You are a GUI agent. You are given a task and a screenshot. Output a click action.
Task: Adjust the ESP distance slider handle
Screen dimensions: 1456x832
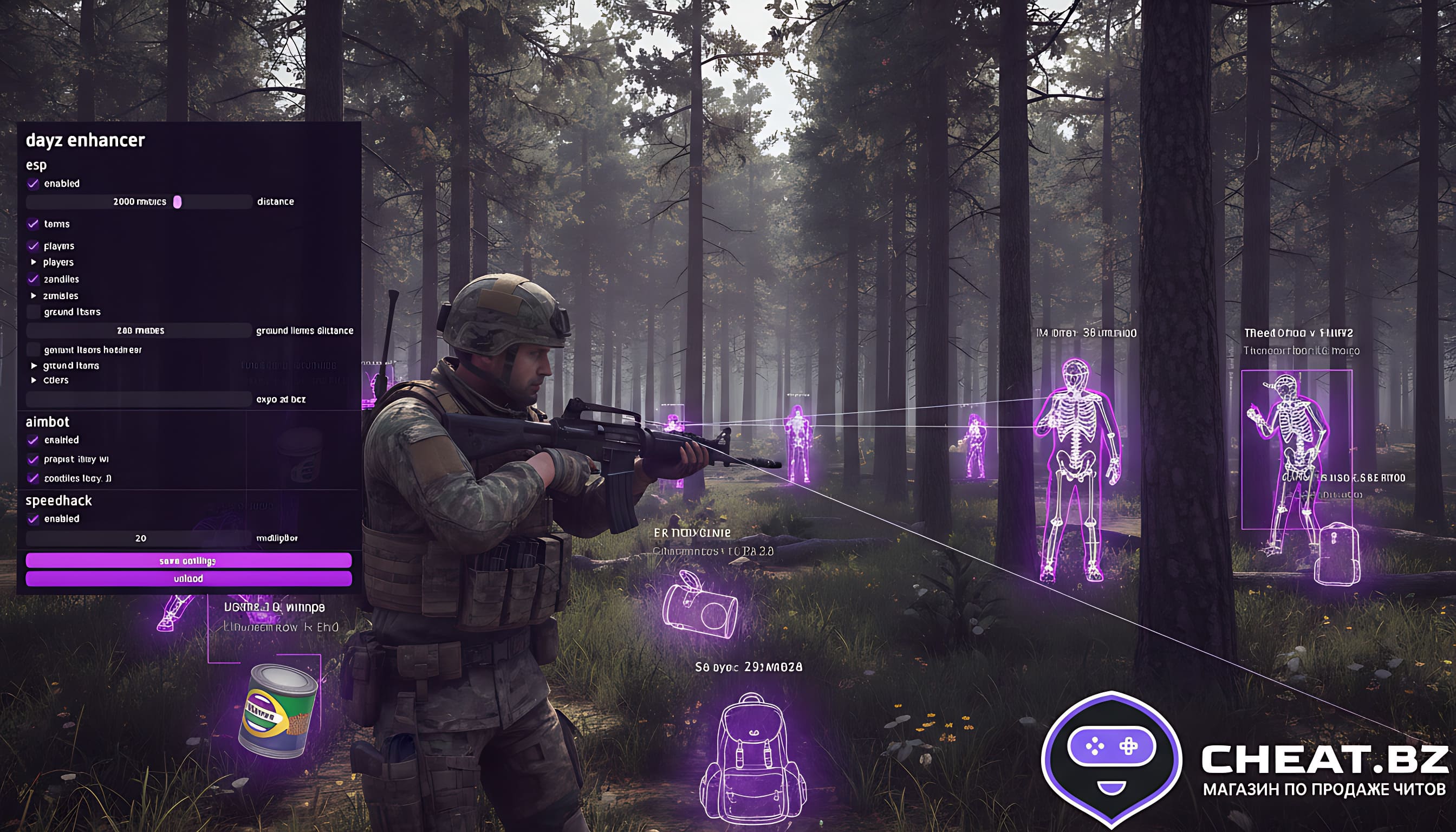(177, 201)
